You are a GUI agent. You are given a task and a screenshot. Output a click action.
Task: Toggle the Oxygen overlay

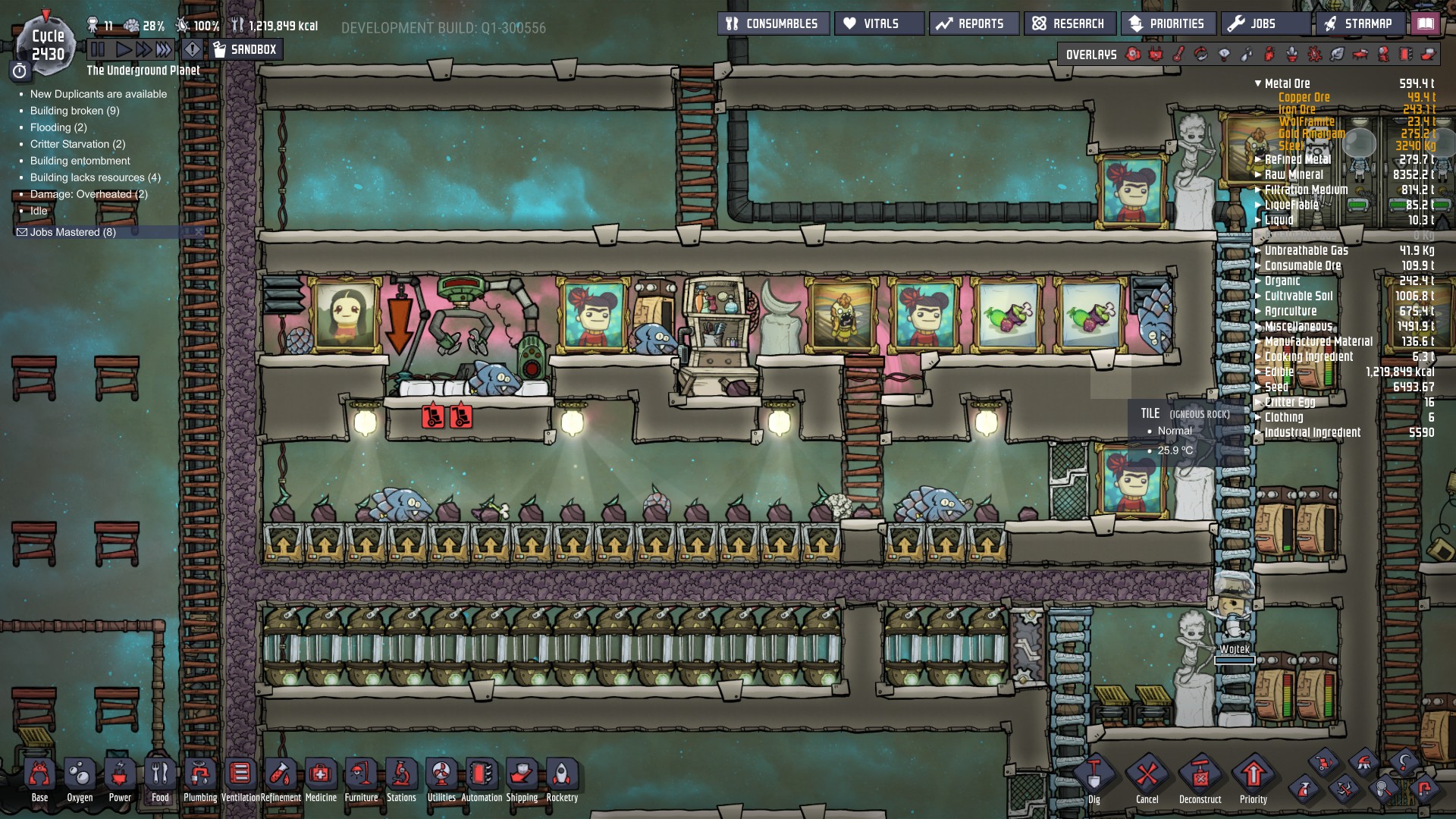1132,55
